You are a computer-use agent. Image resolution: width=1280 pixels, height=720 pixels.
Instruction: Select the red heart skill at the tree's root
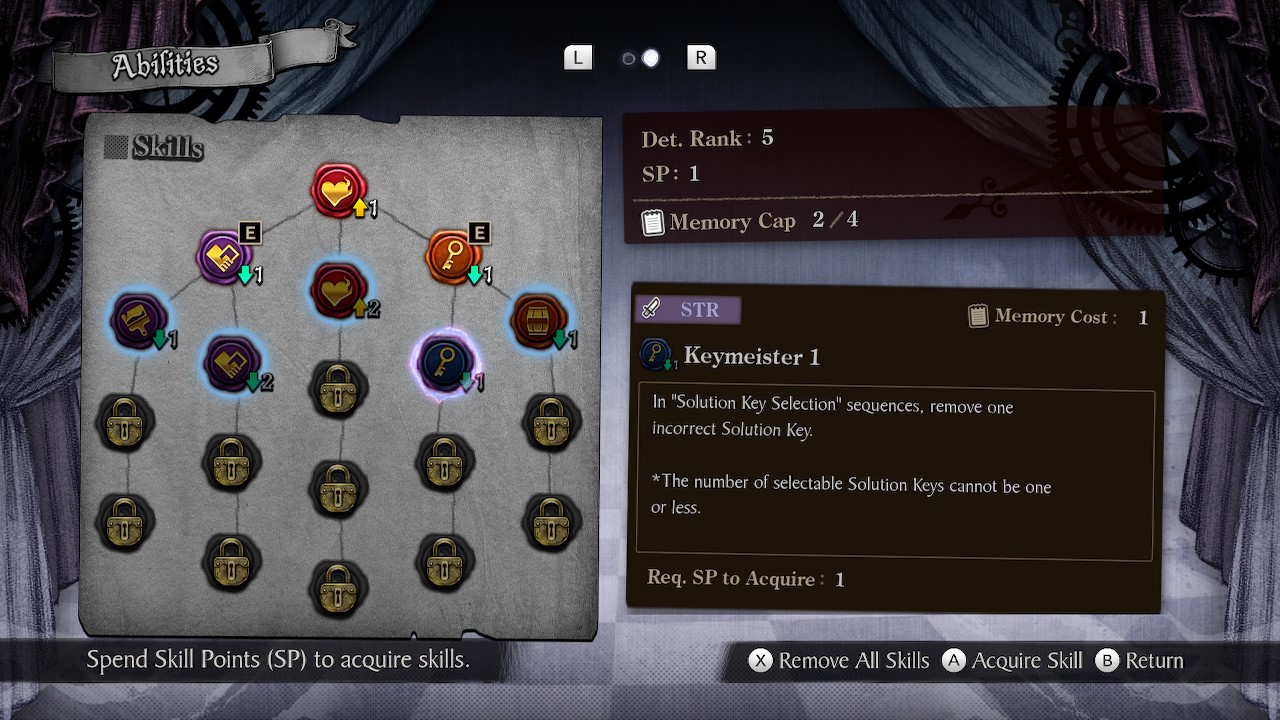coord(339,191)
